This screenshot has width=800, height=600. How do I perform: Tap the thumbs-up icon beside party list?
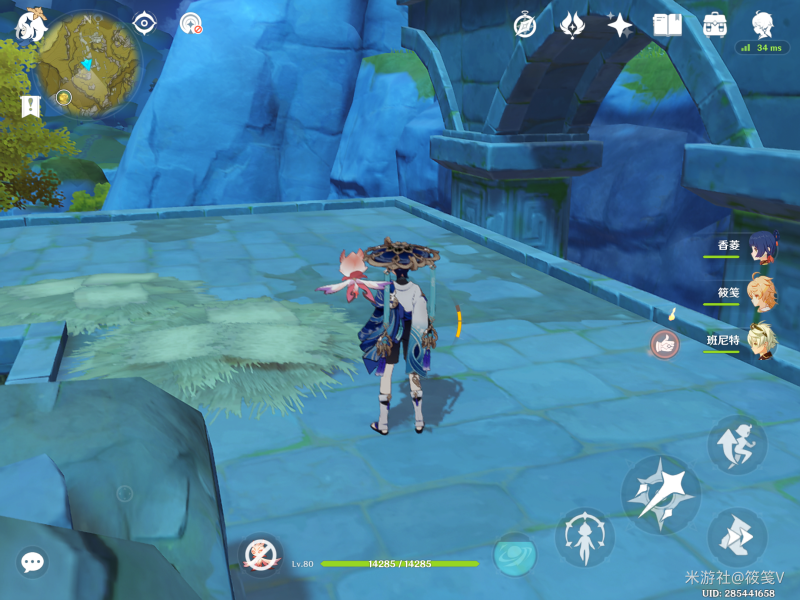point(665,344)
